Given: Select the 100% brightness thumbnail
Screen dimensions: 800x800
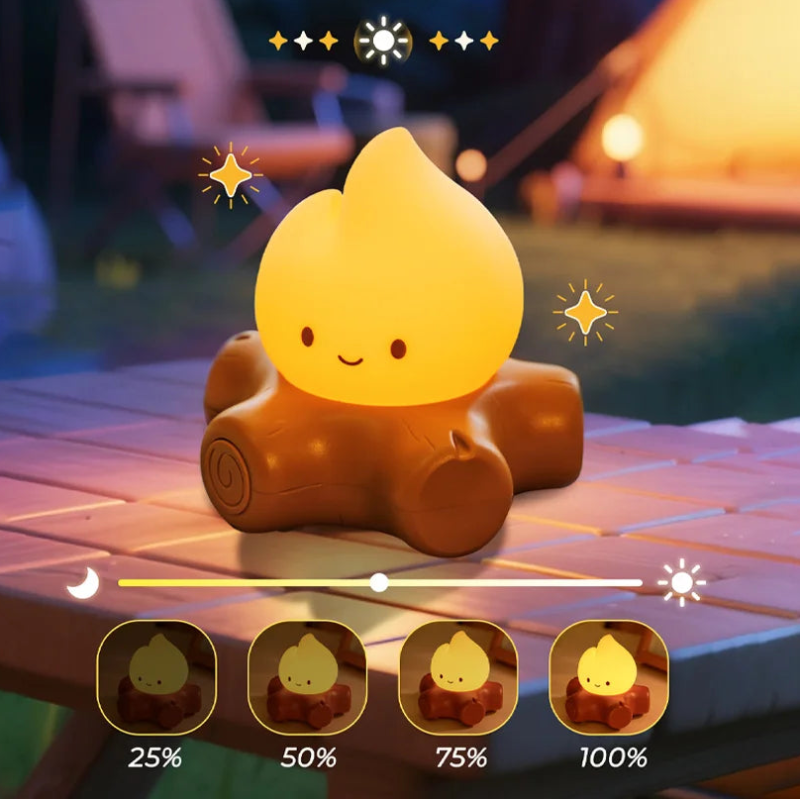Looking at the screenshot, I should tap(609, 678).
